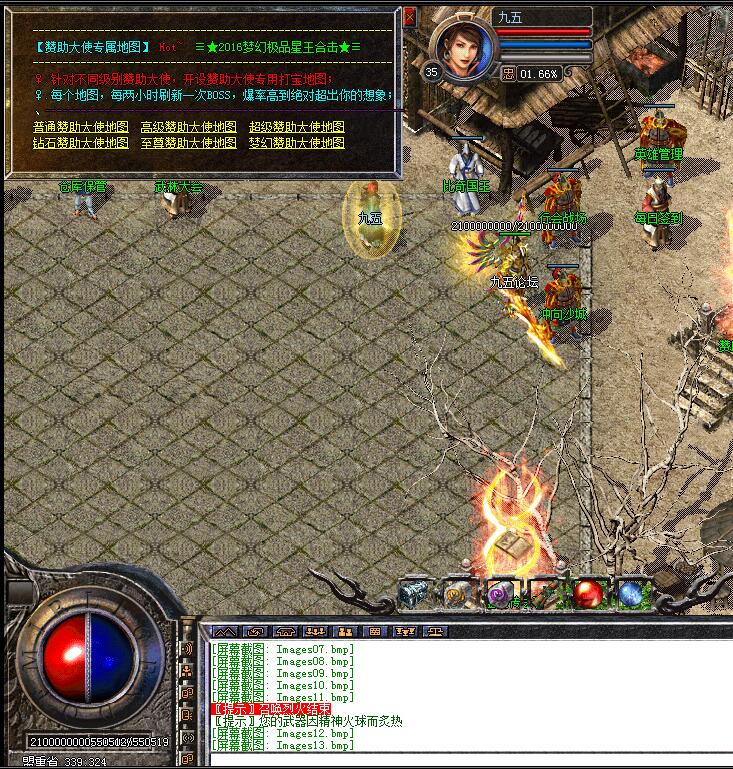
Task: Go to the 至尊赞助大使地图 map
Action: tap(188, 143)
